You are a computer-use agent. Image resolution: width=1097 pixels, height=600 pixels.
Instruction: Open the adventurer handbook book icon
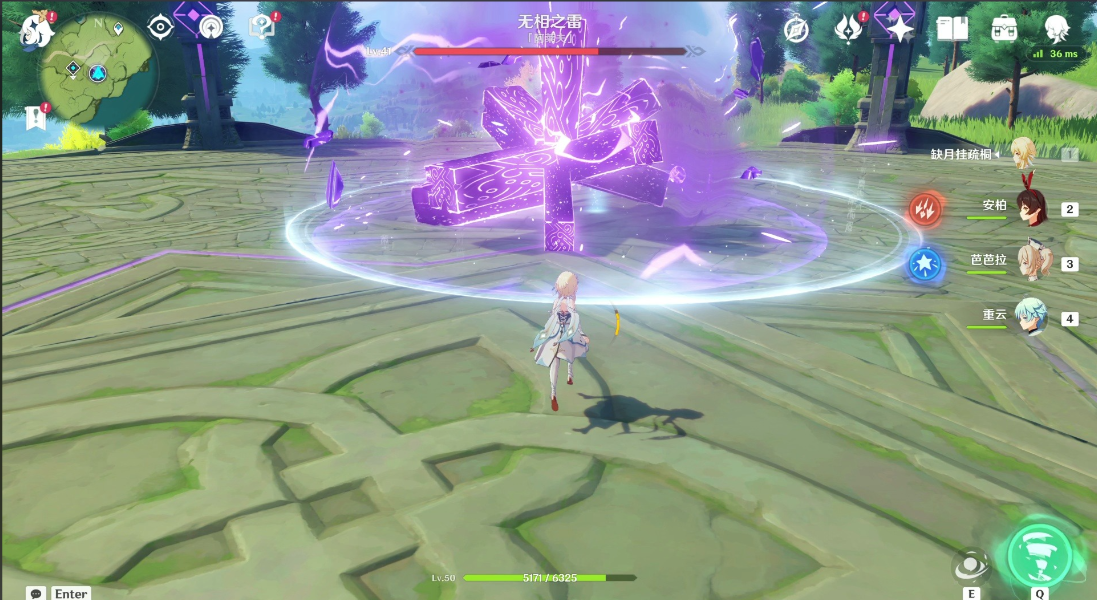(952, 29)
